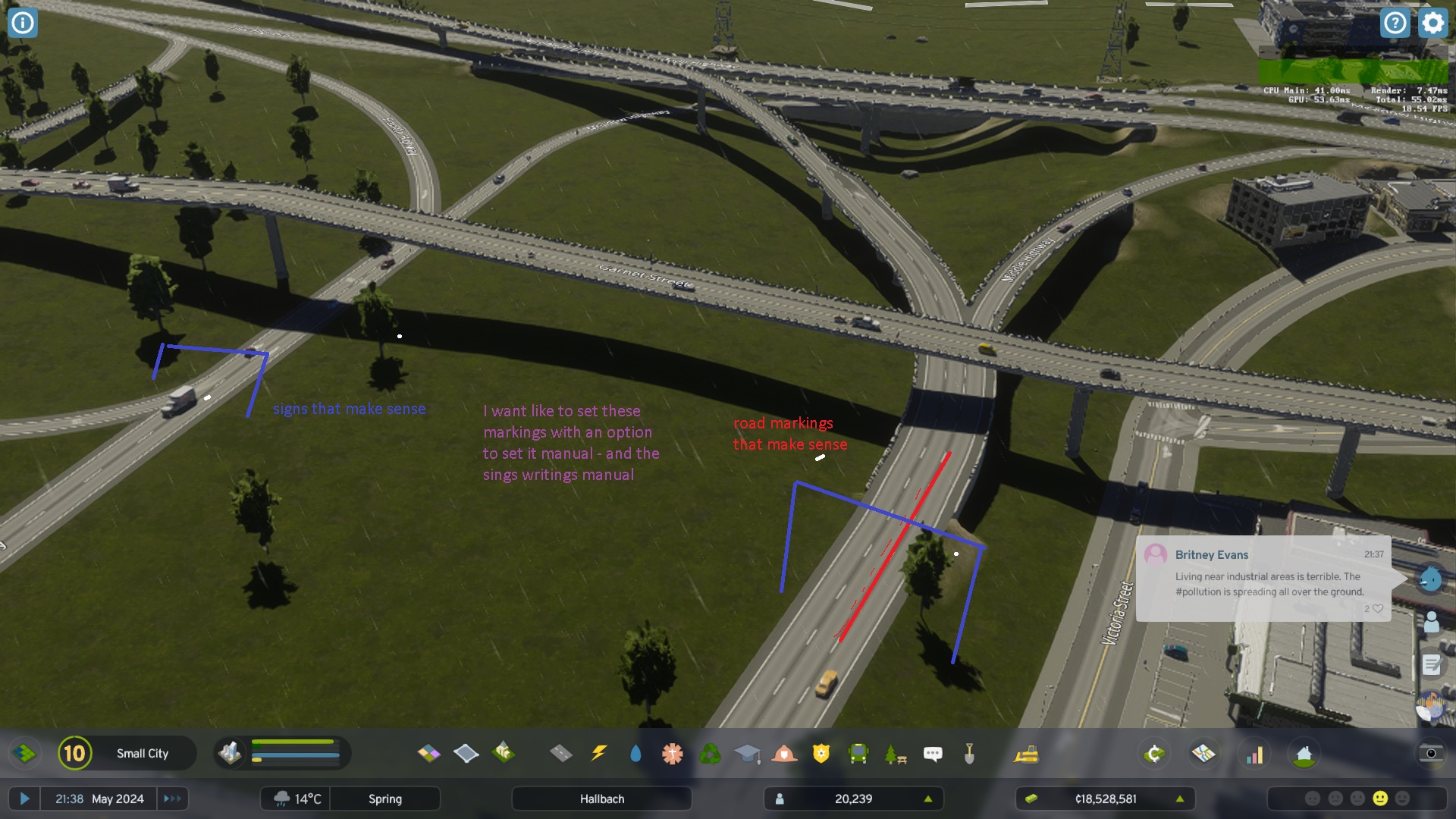Expand the treasury budget details
Viewport: 1456px width, 819px height.
pos(1180,798)
